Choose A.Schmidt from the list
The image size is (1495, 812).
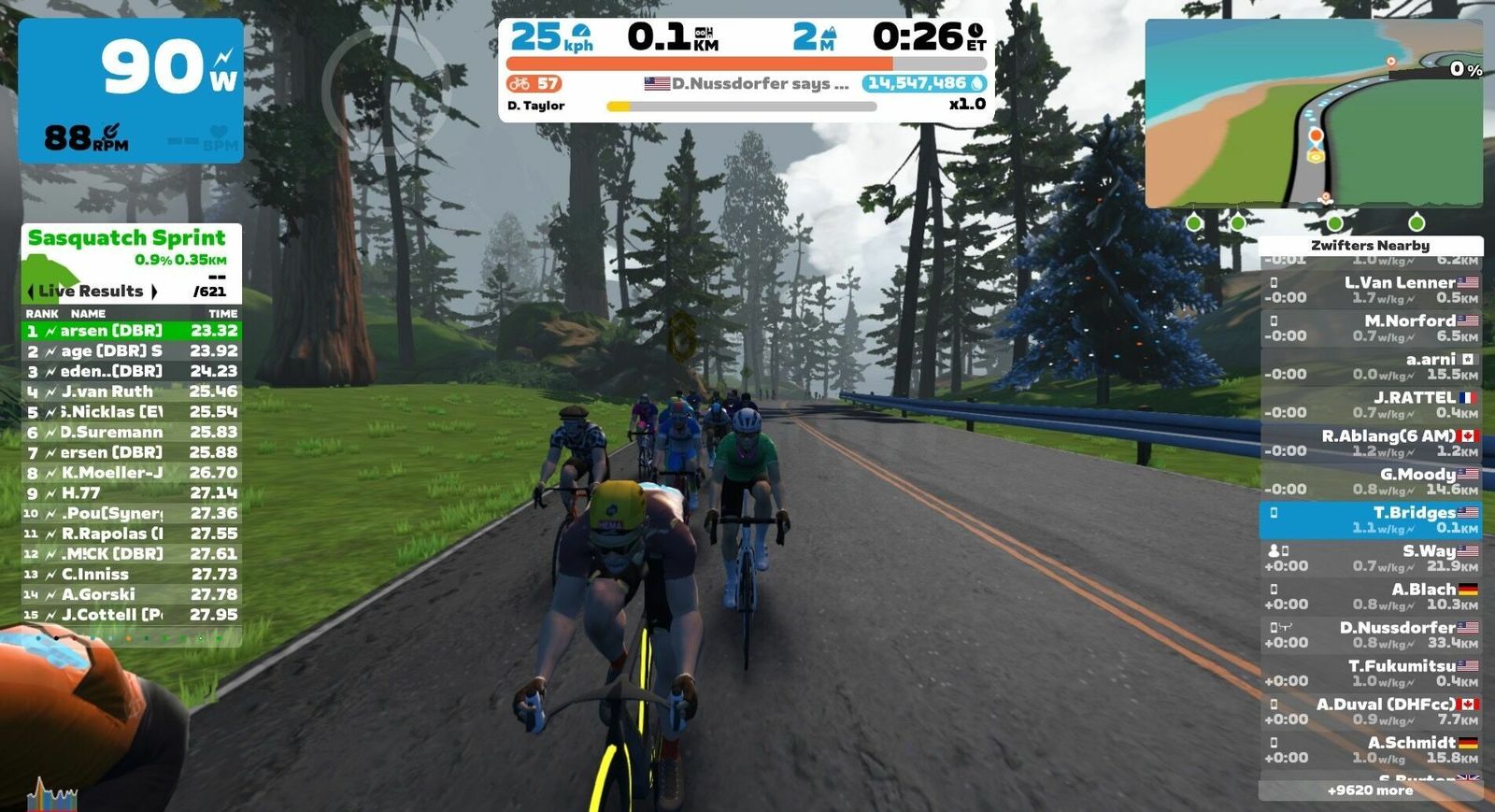pyautogui.click(x=1370, y=750)
